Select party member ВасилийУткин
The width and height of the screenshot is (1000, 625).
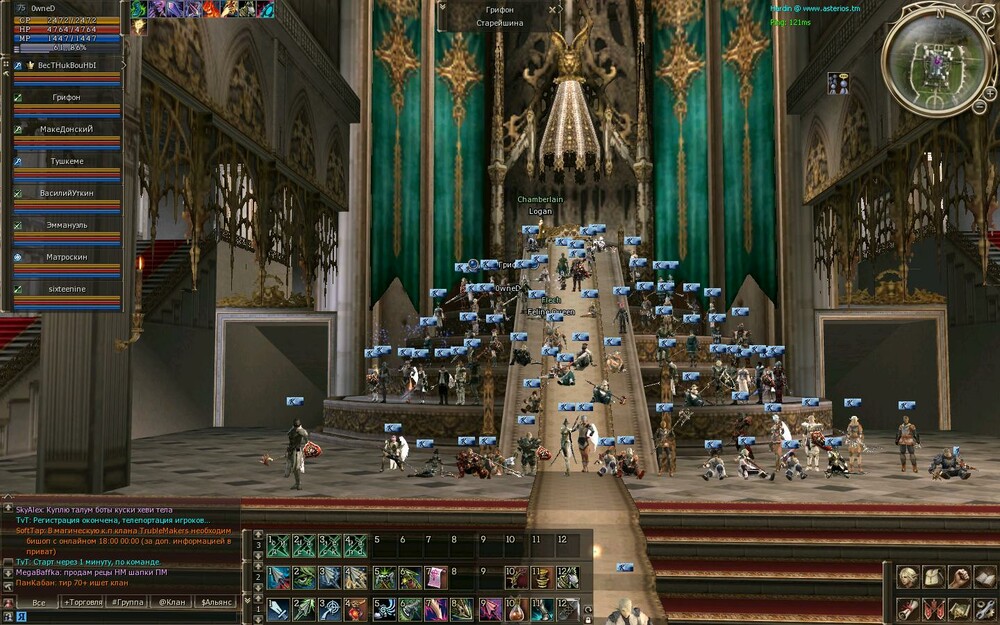pyautogui.click(x=66, y=193)
